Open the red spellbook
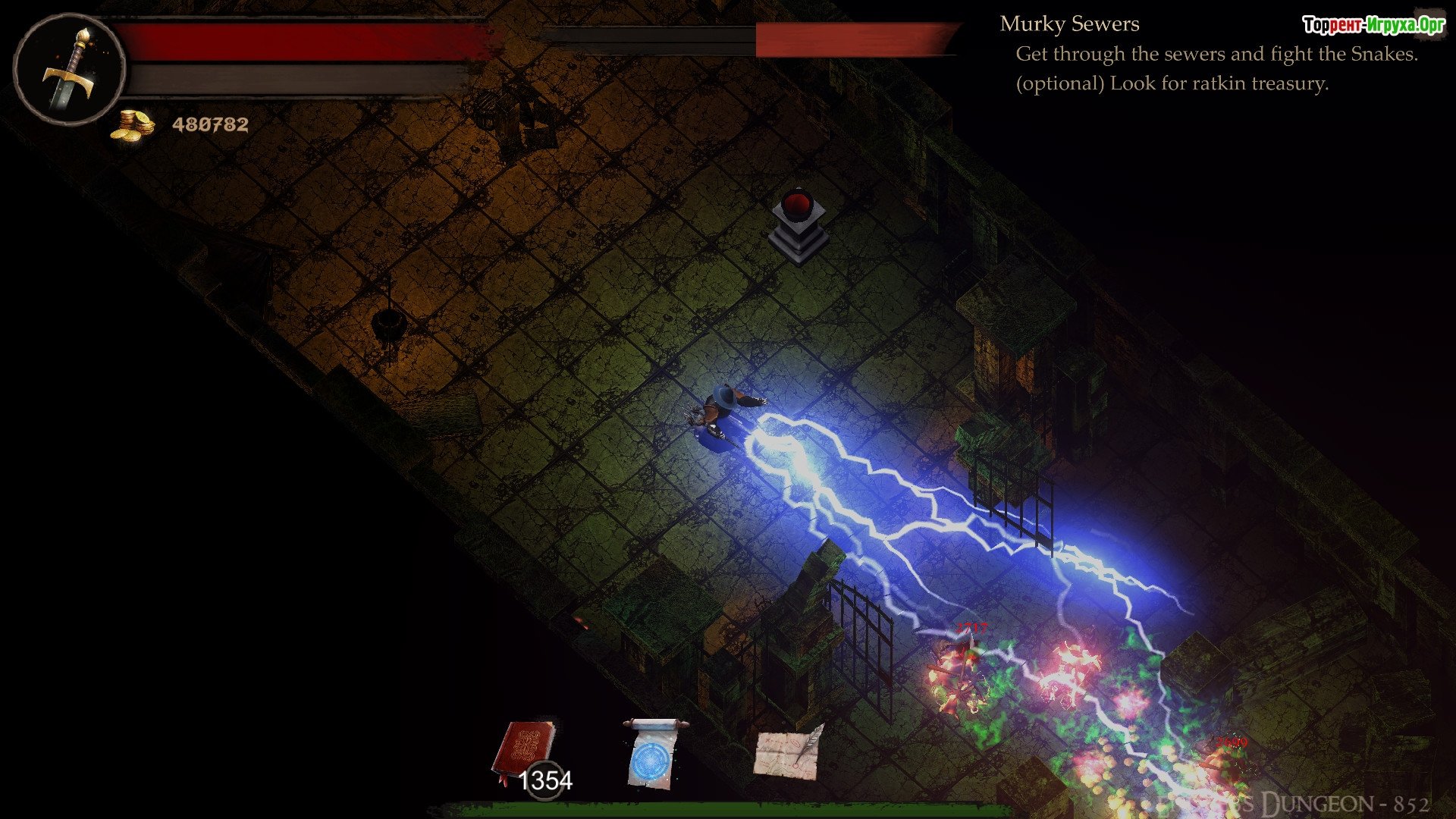 (525, 751)
